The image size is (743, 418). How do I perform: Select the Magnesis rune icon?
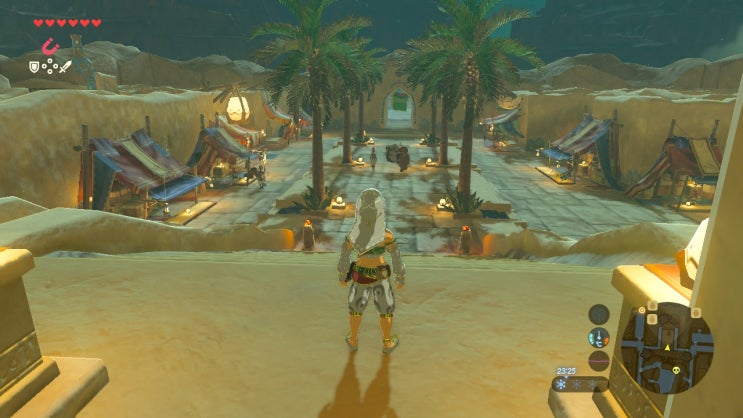pyautogui.click(x=48, y=47)
